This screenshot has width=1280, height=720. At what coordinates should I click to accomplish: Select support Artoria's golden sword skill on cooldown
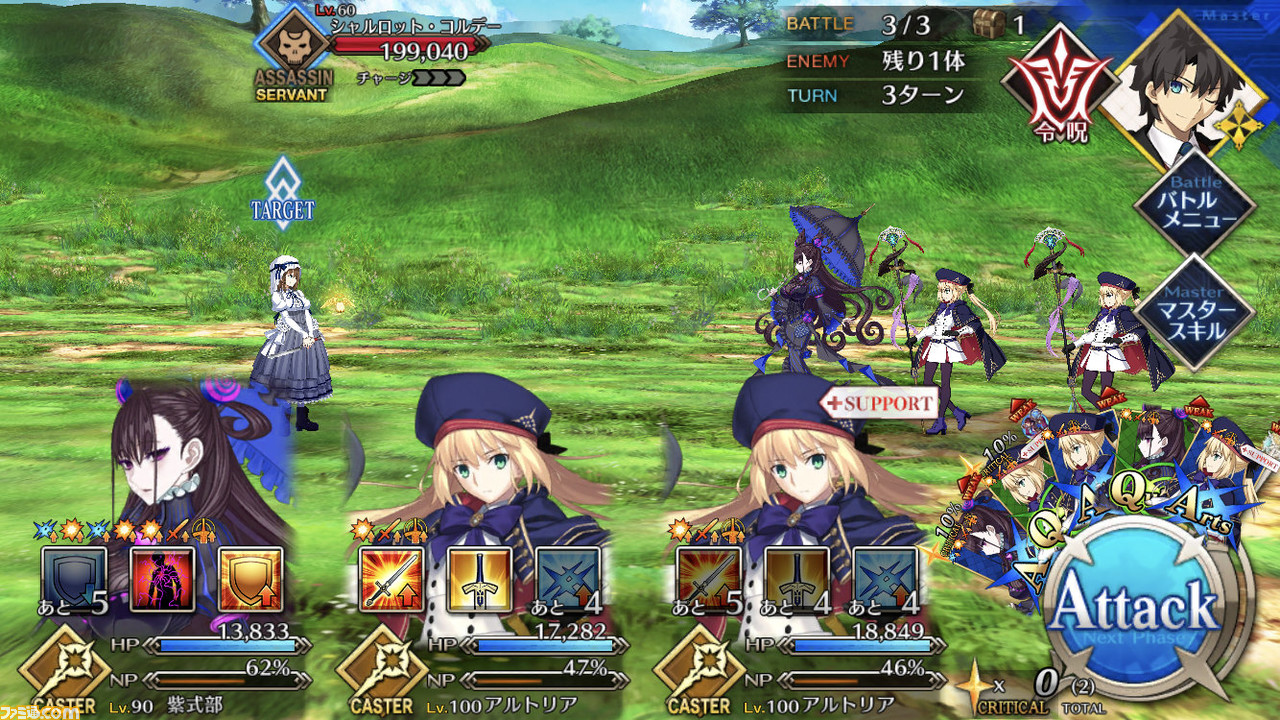coord(797,579)
